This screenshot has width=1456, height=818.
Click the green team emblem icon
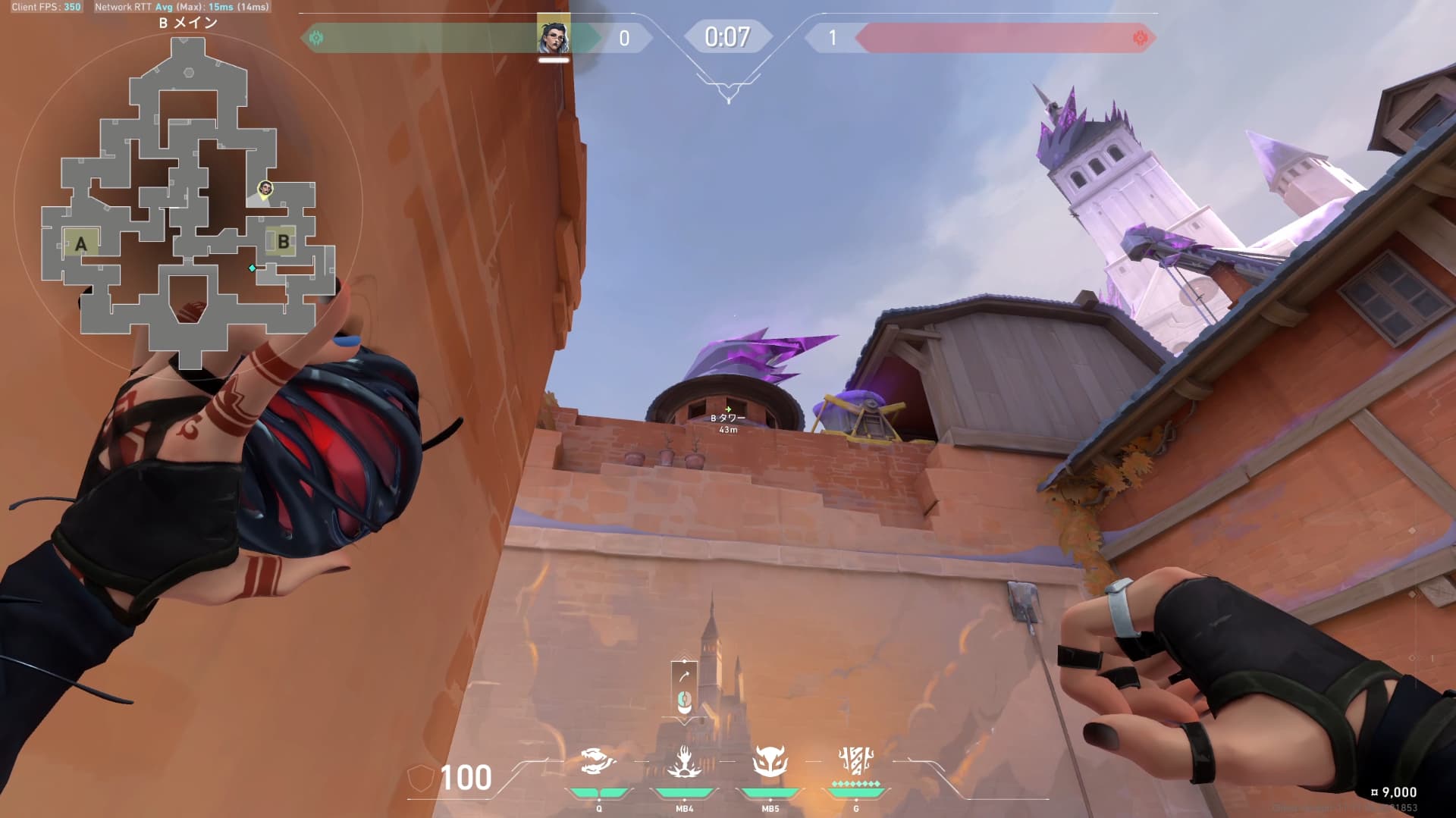tap(317, 37)
